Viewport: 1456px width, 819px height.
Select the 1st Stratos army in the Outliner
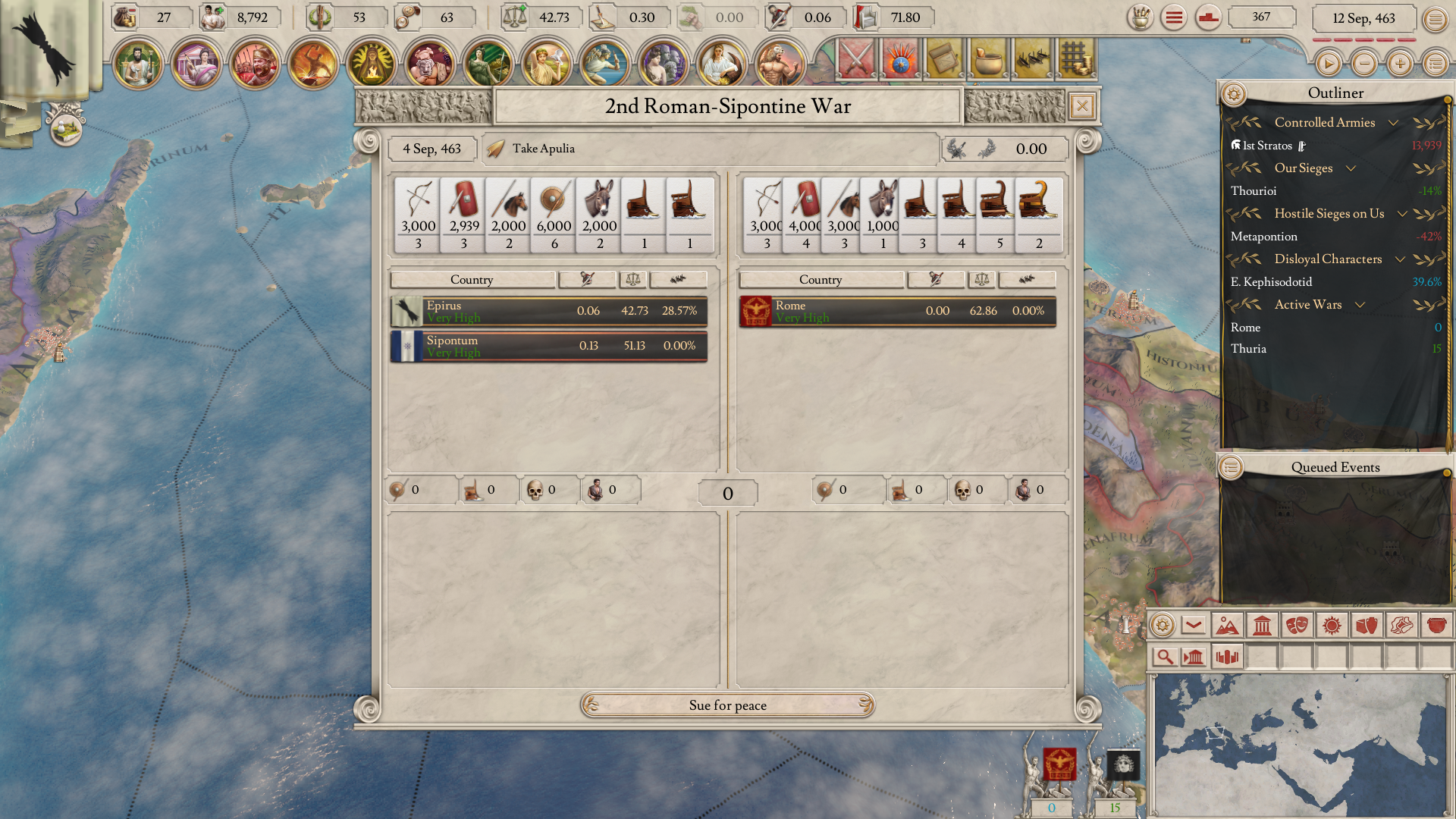click(1266, 146)
